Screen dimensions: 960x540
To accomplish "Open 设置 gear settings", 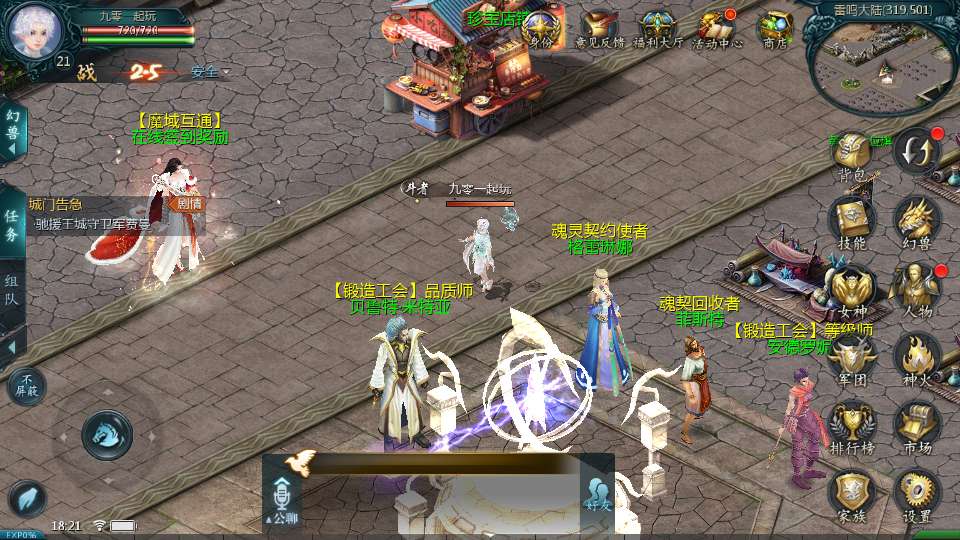I will (x=916, y=495).
